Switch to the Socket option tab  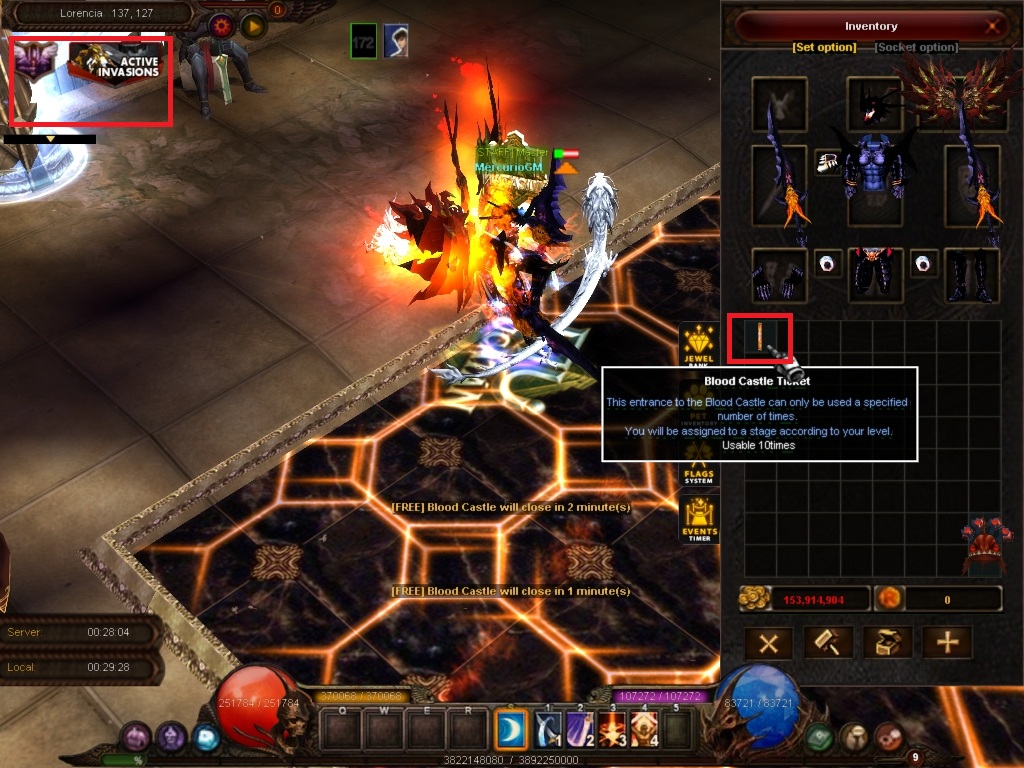[916, 47]
